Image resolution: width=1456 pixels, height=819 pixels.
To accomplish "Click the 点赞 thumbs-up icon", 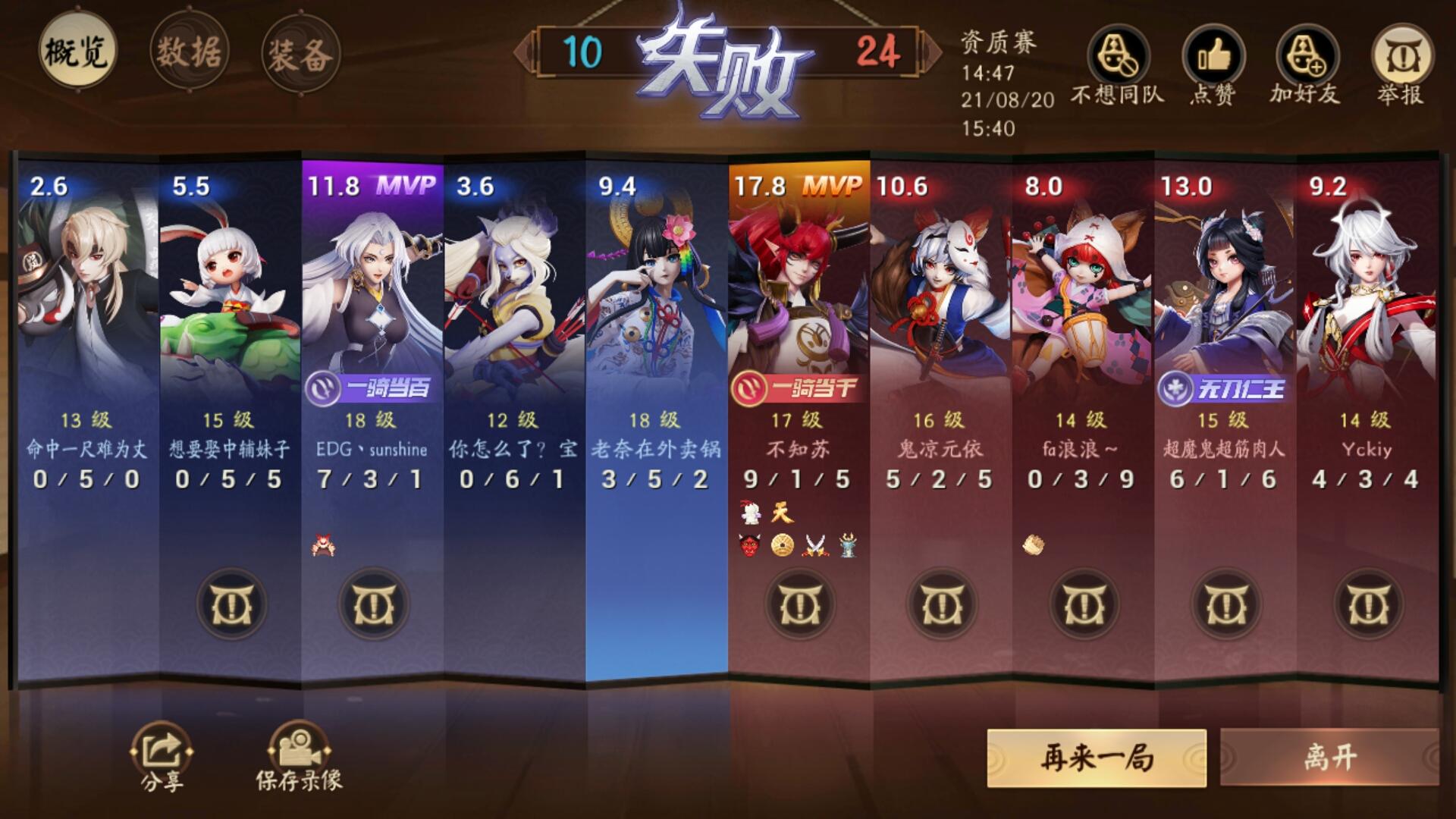I will pos(1214,57).
